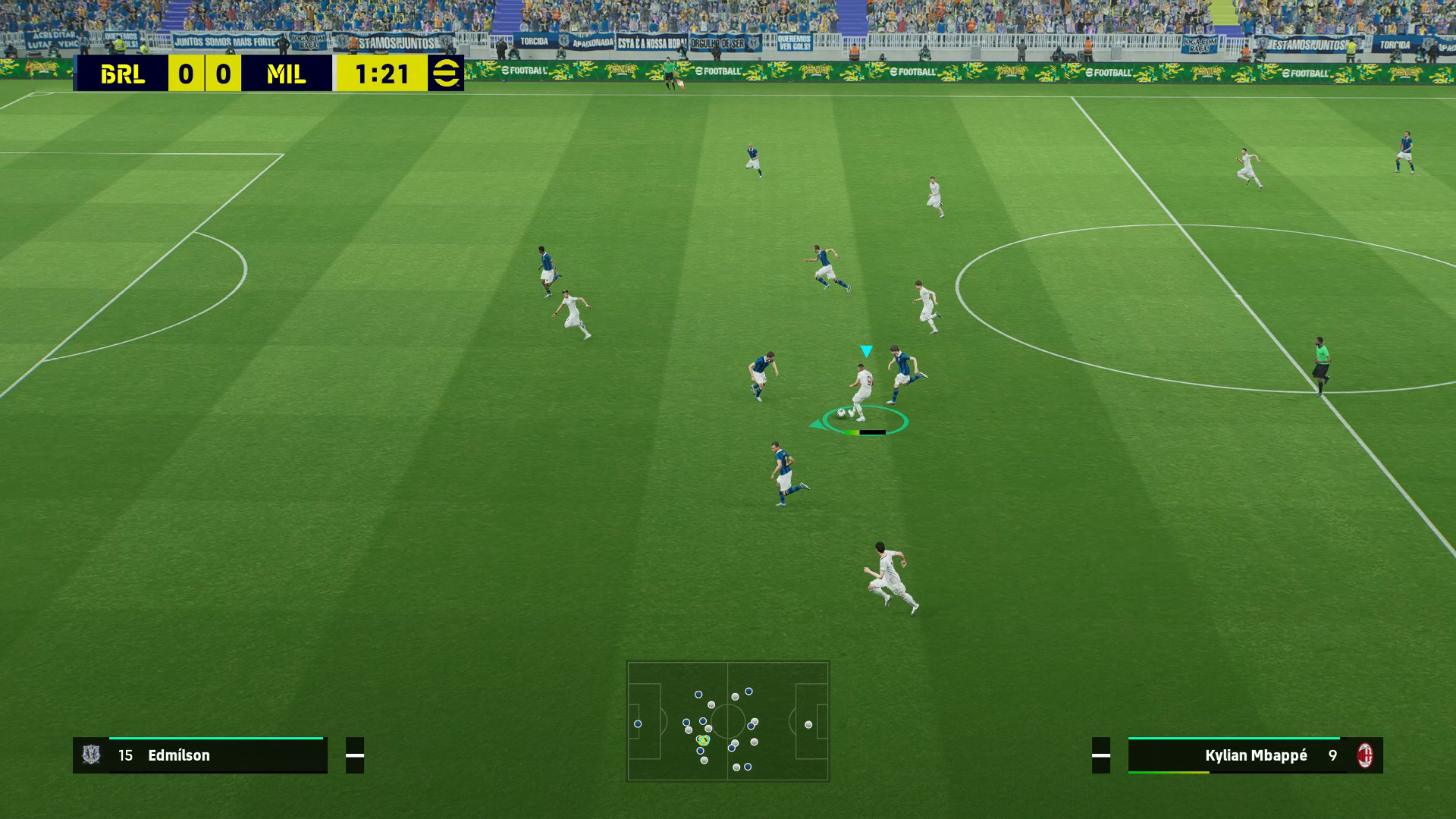Select the Edmílson player name panel
Image resolution: width=1456 pixels, height=819 pixels.
pyautogui.click(x=200, y=755)
